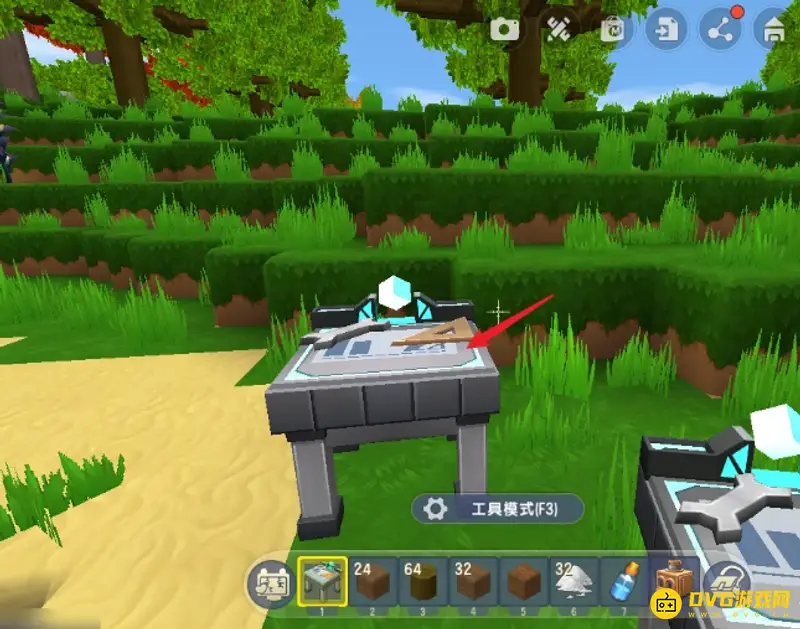Viewport: 800px width, 629px height.
Task: Take a screenshot with the camera icon
Action: [505, 29]
